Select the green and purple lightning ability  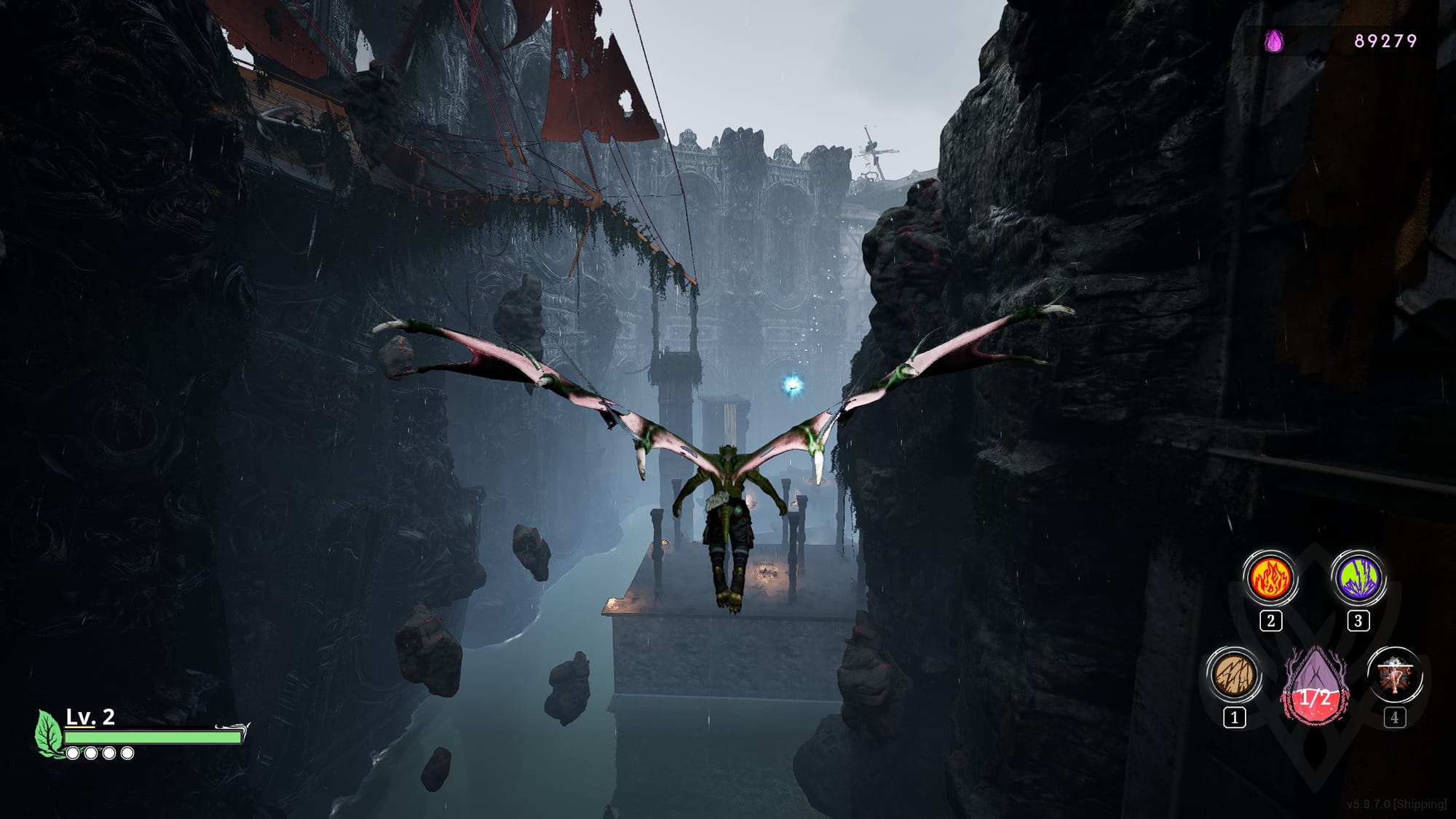(1358, 579)
